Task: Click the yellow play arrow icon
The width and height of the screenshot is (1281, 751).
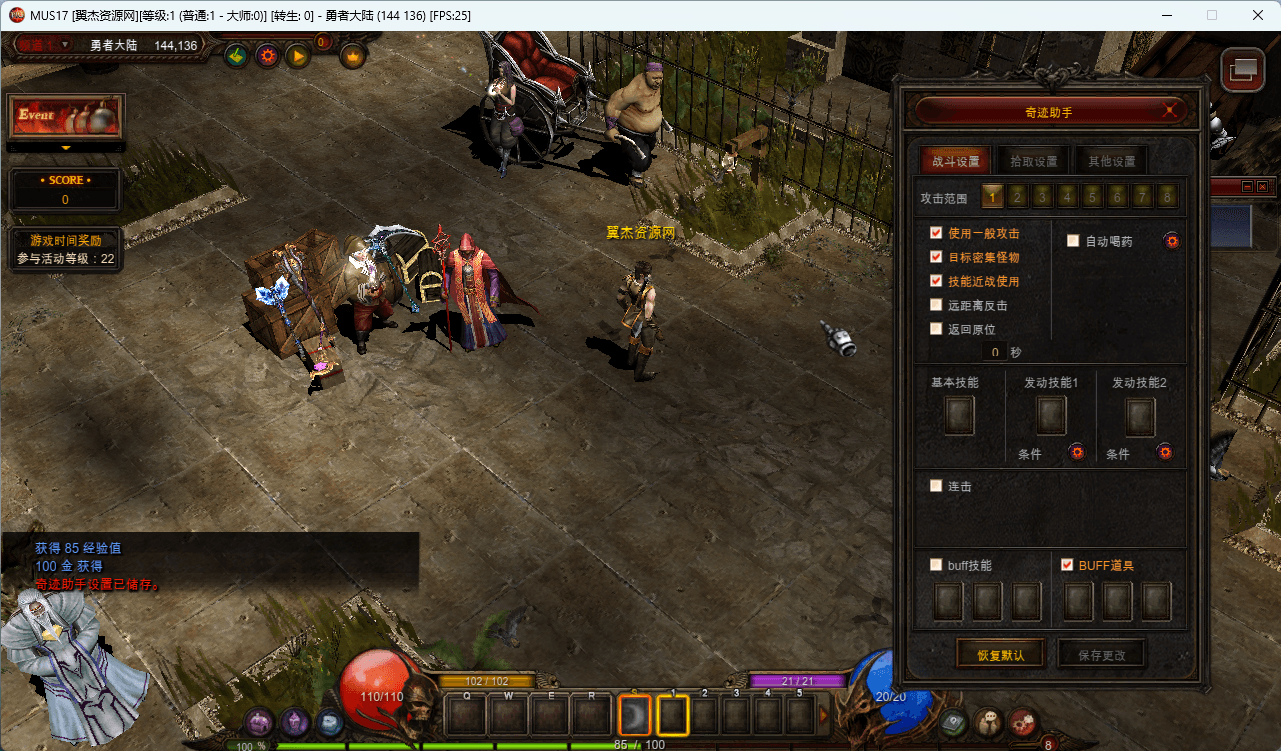Action: pos(298,56)
